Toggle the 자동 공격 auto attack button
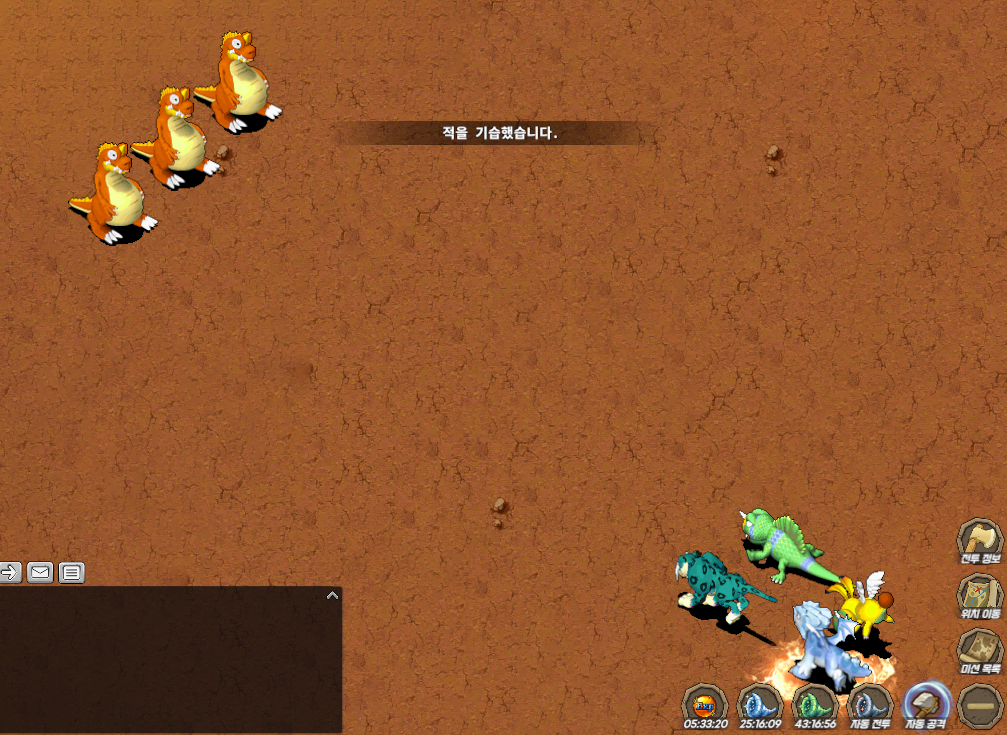The height and width of the screenshot is (735, 1007). tap(925, 705)
